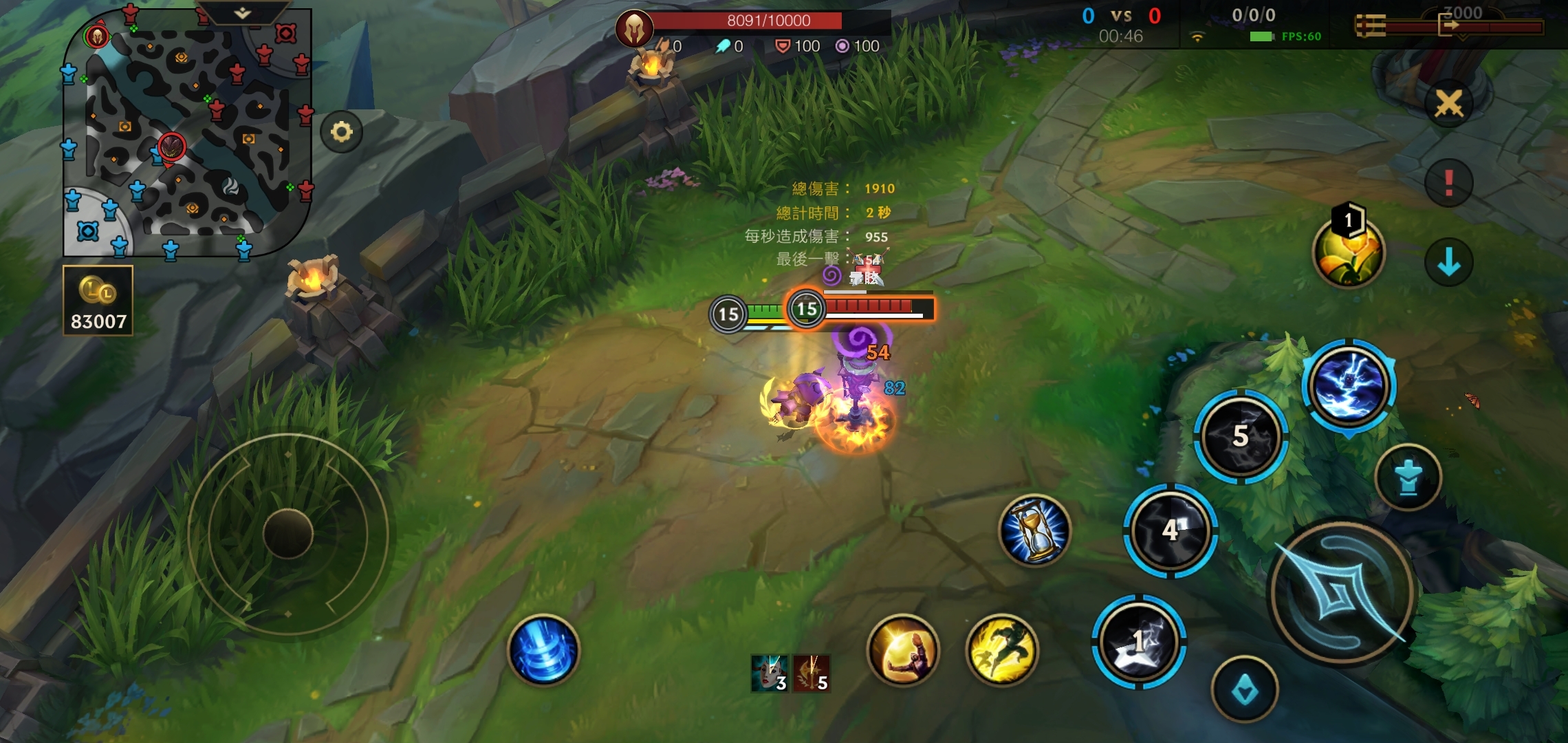Use the honeyfruit plant item

[x=1348, y=253]
